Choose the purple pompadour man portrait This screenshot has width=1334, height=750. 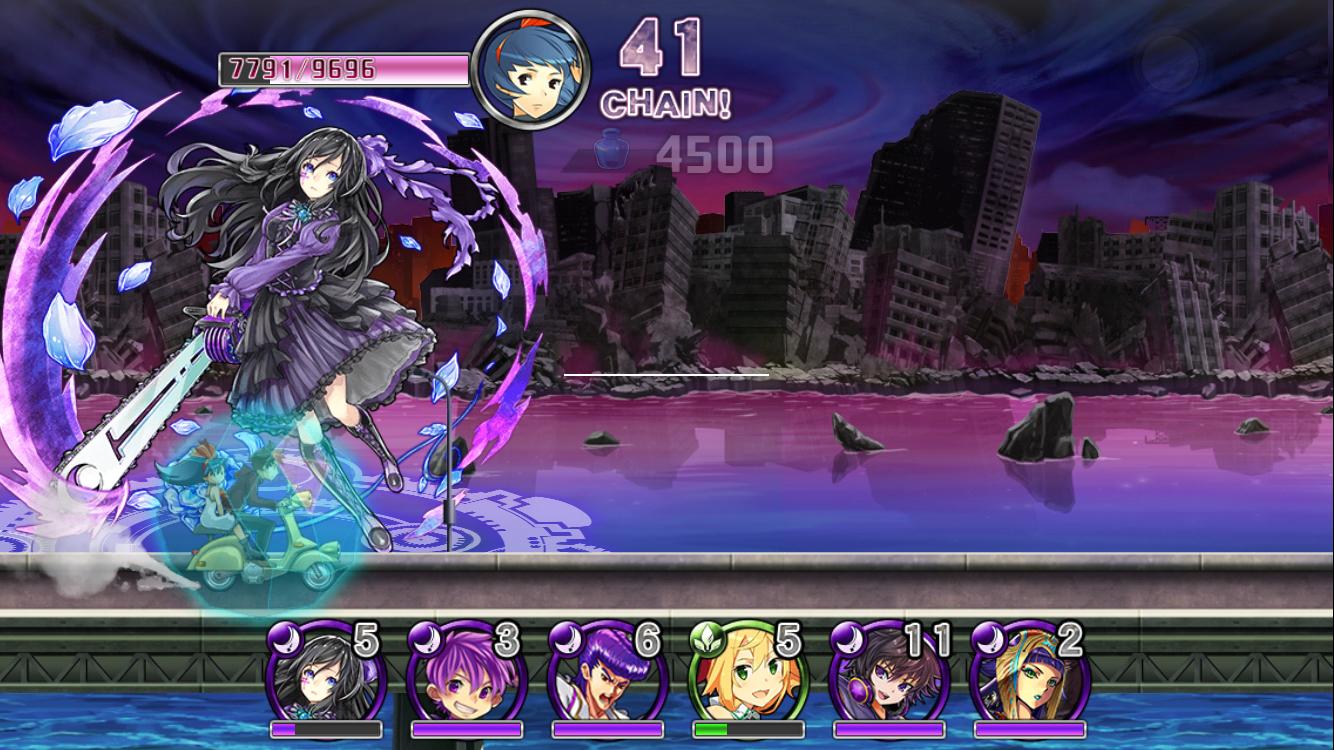(607, 672)
